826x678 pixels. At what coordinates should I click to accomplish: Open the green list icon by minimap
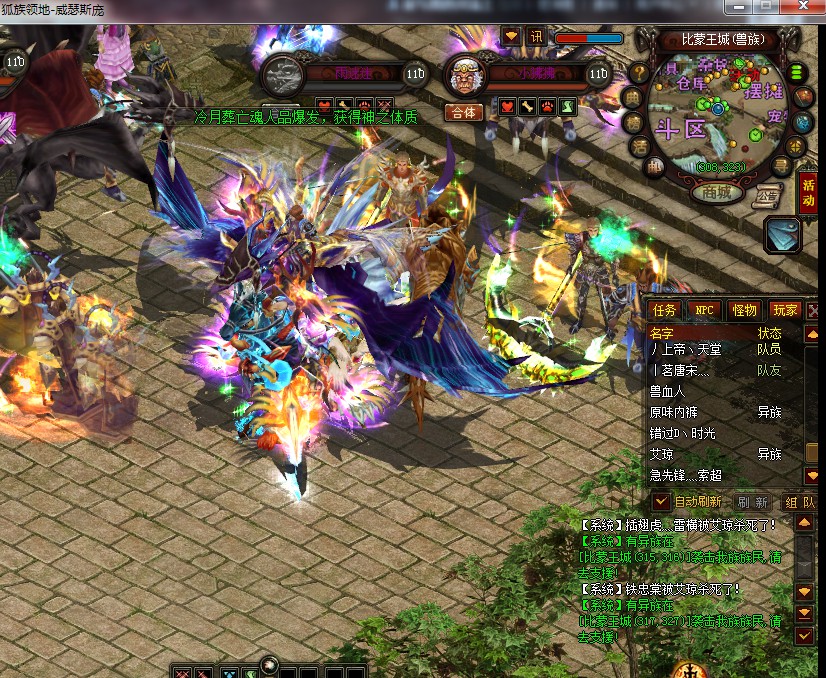coord(798,72)
